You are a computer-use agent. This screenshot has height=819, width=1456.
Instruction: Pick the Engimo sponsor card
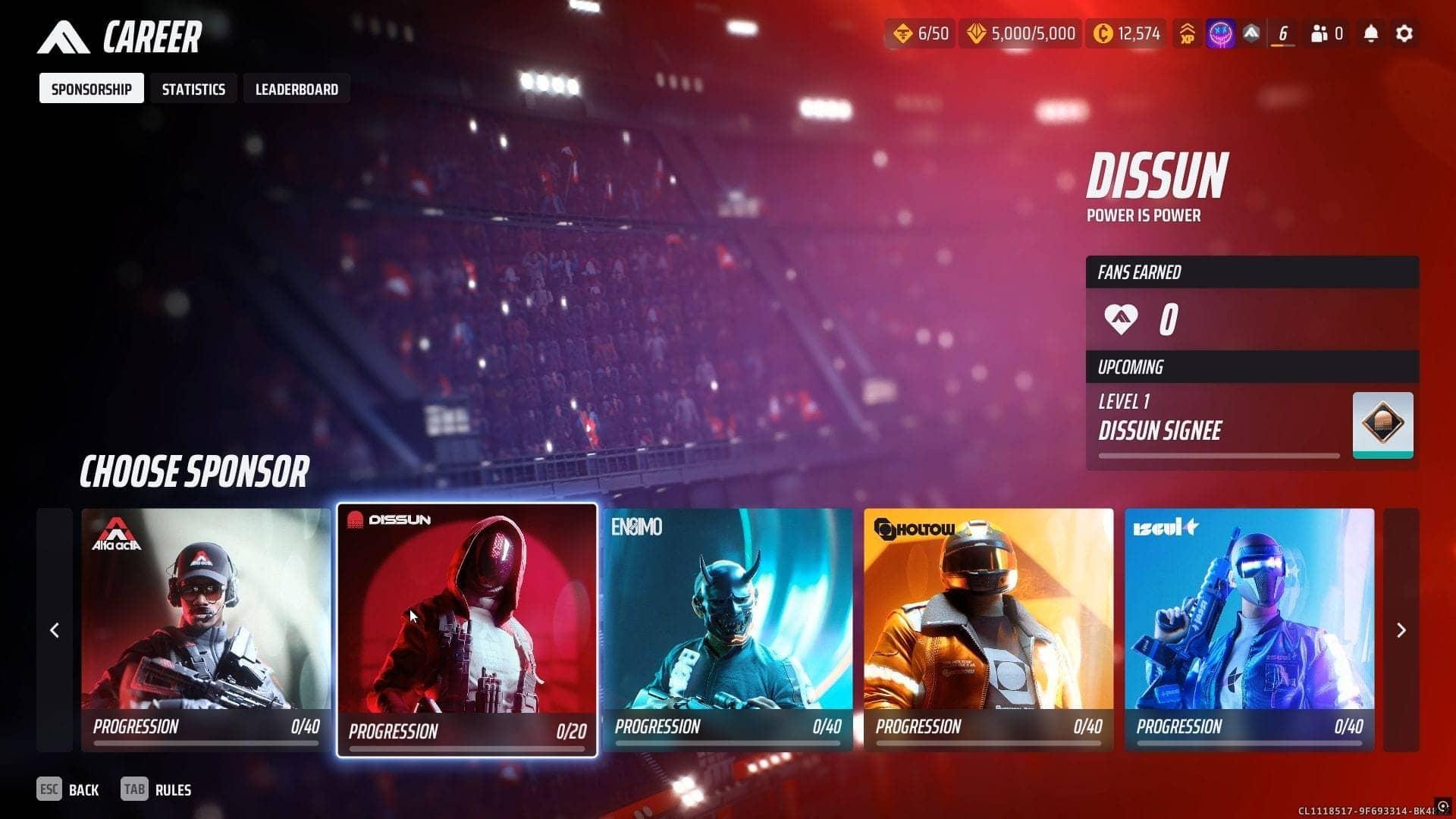pyautogui.click(x=727, y=629)
